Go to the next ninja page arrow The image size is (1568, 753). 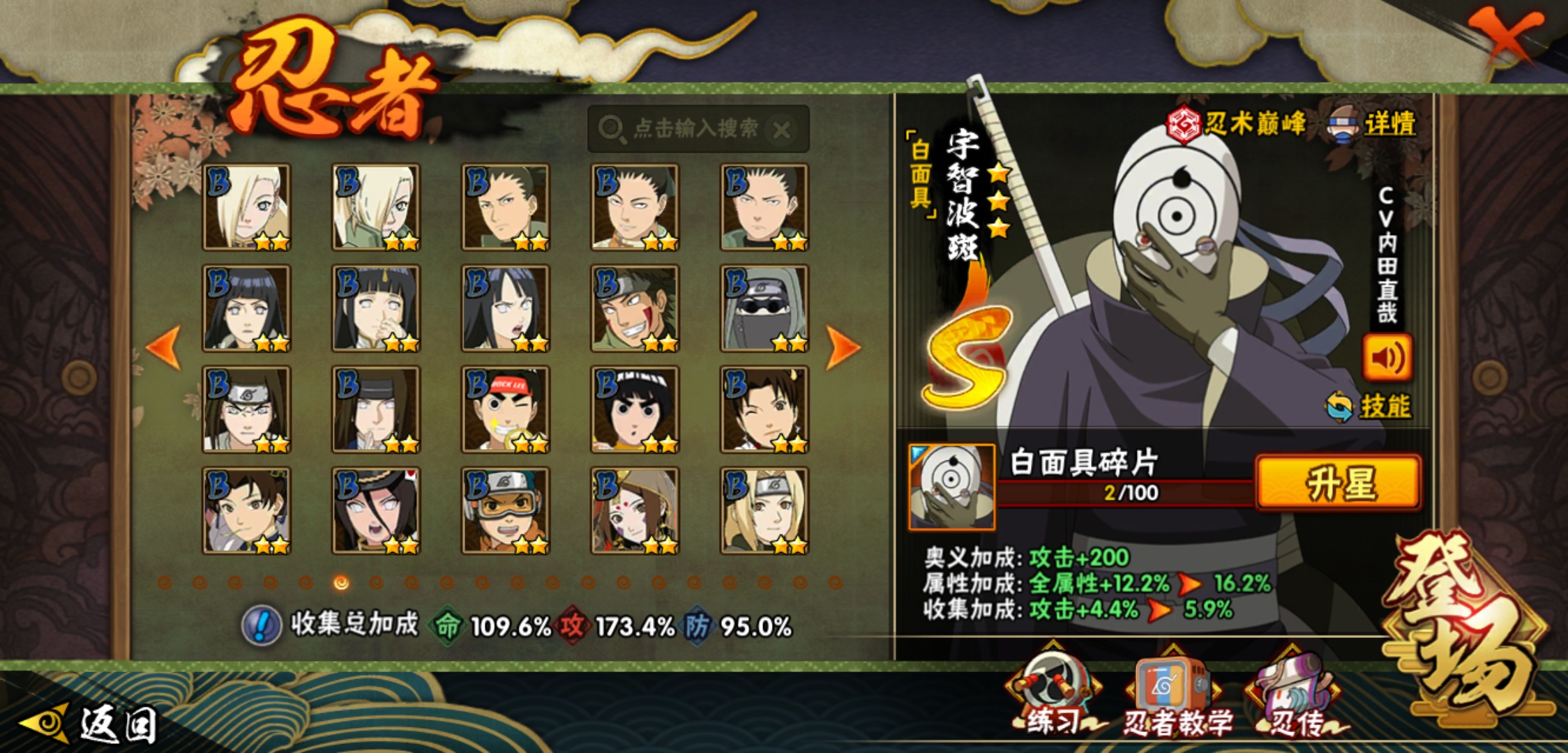pos(842,347)
